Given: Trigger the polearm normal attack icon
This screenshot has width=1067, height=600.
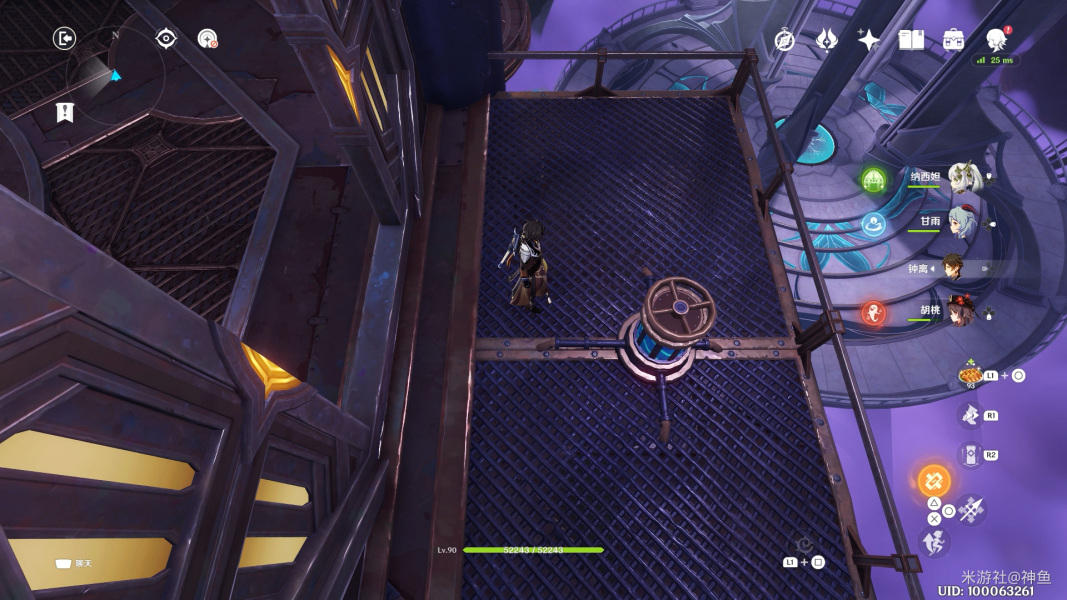Looking at the screenshot, I should point(972,511).
